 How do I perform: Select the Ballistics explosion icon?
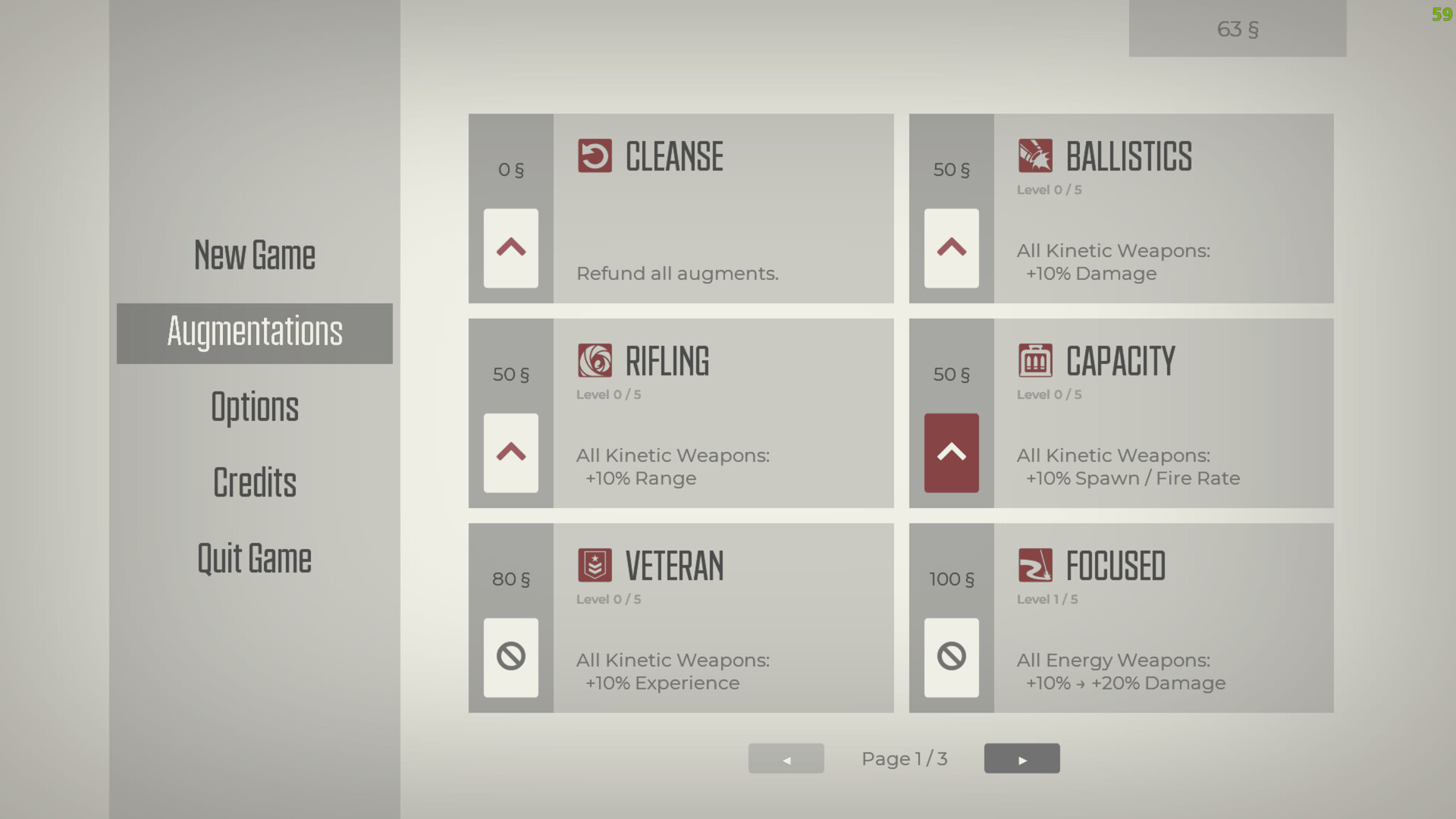(1036, 156)
